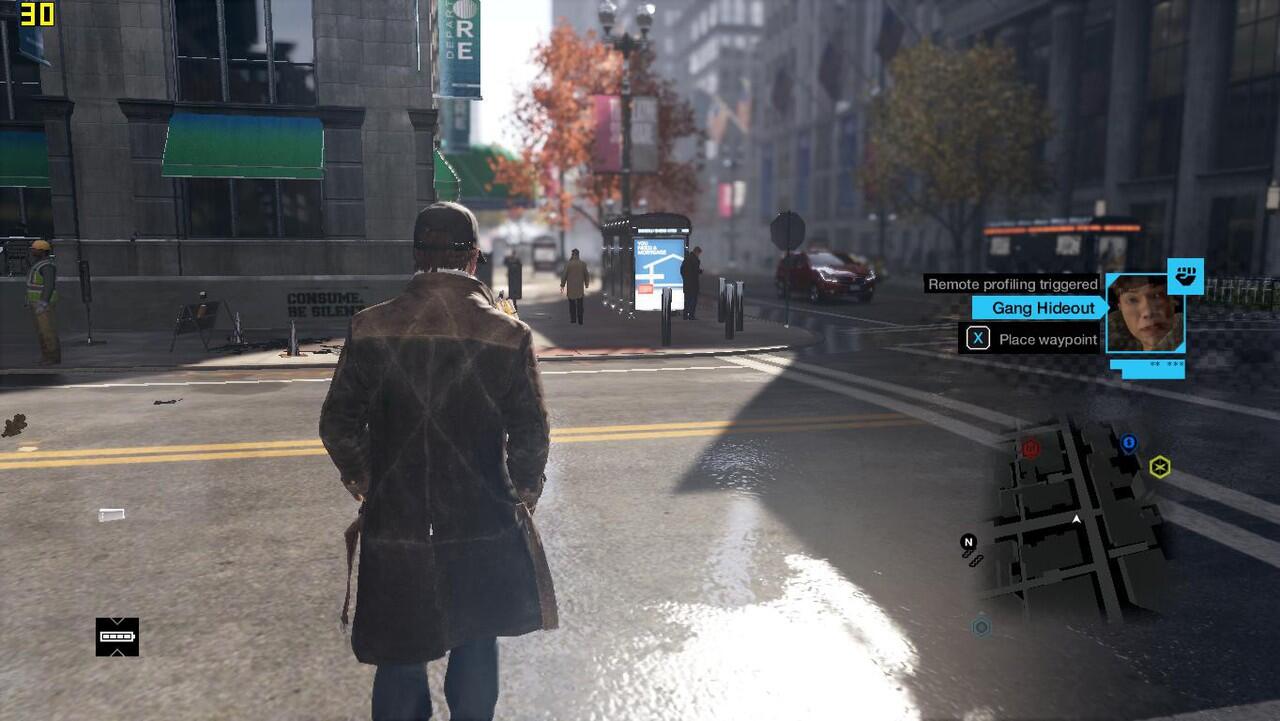Select the faint hexagon icon below the minimap
Image resolution: width=1280 pixels, height=721 pixels.
coord(981,627)
